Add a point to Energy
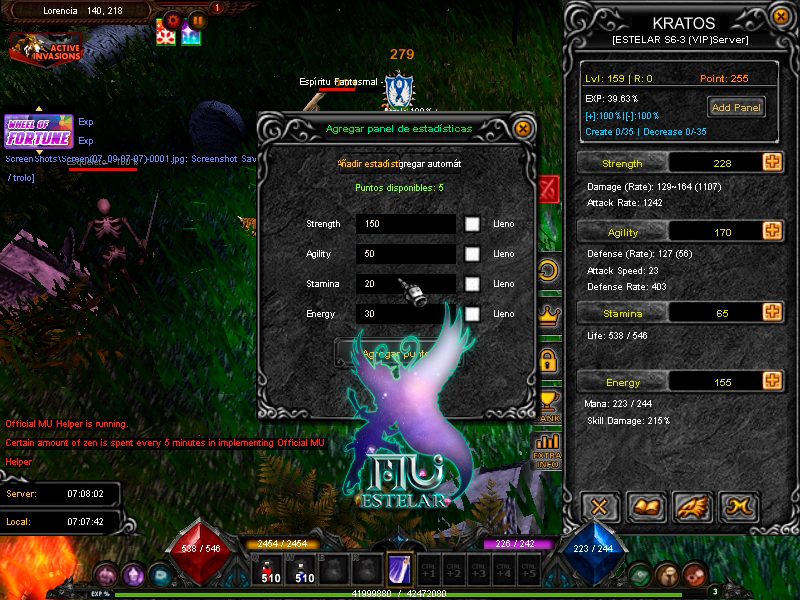800x600 pixels. pos(772,381)
